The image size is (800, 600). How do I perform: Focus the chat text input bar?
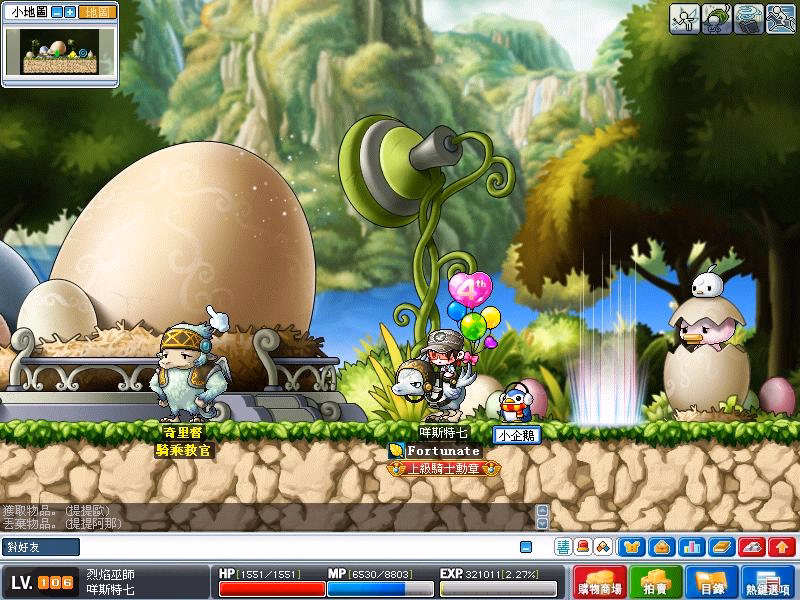tap(300, 547)
